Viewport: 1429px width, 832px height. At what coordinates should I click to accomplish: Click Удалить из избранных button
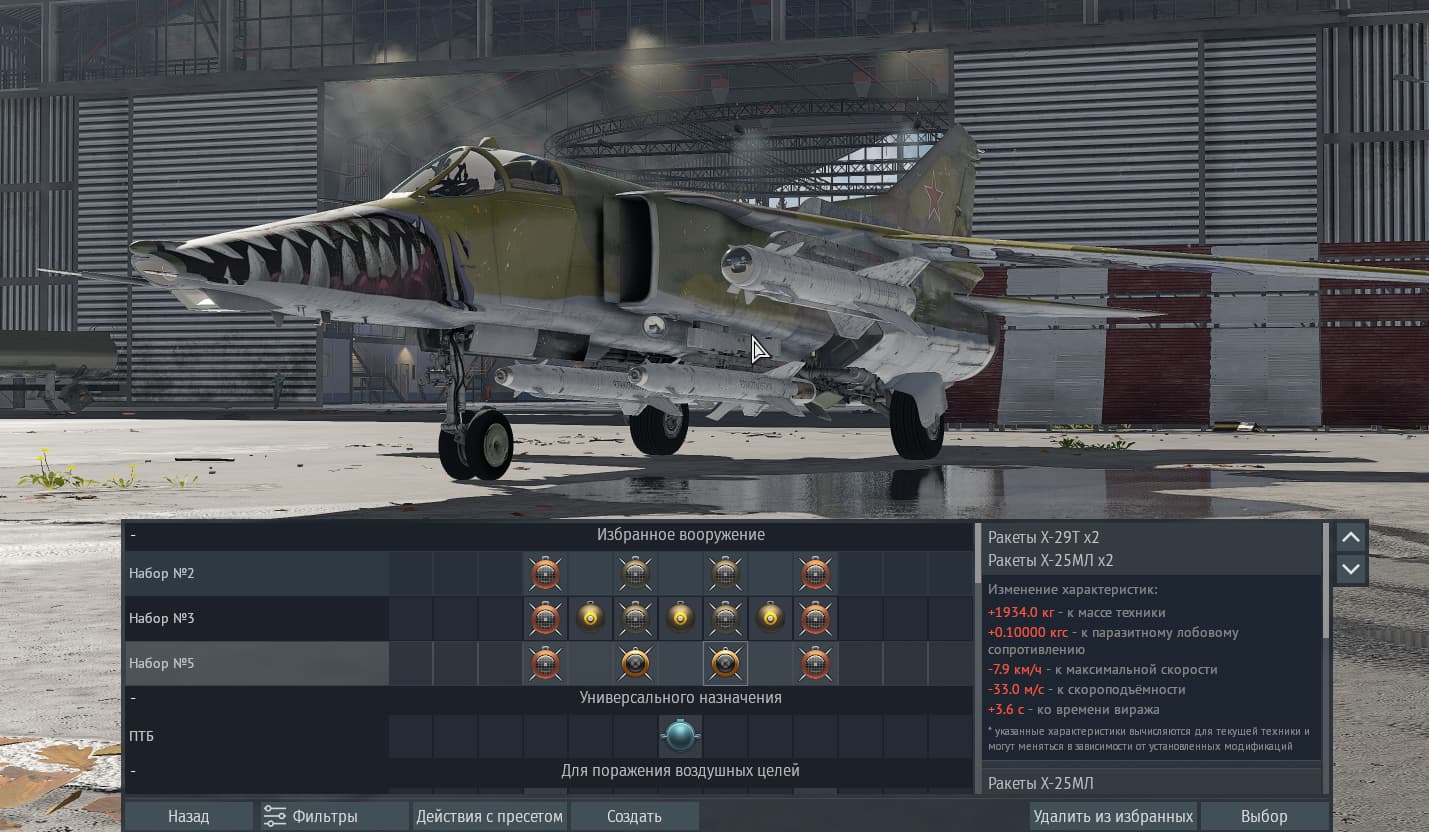click(x=1113, y=816)
